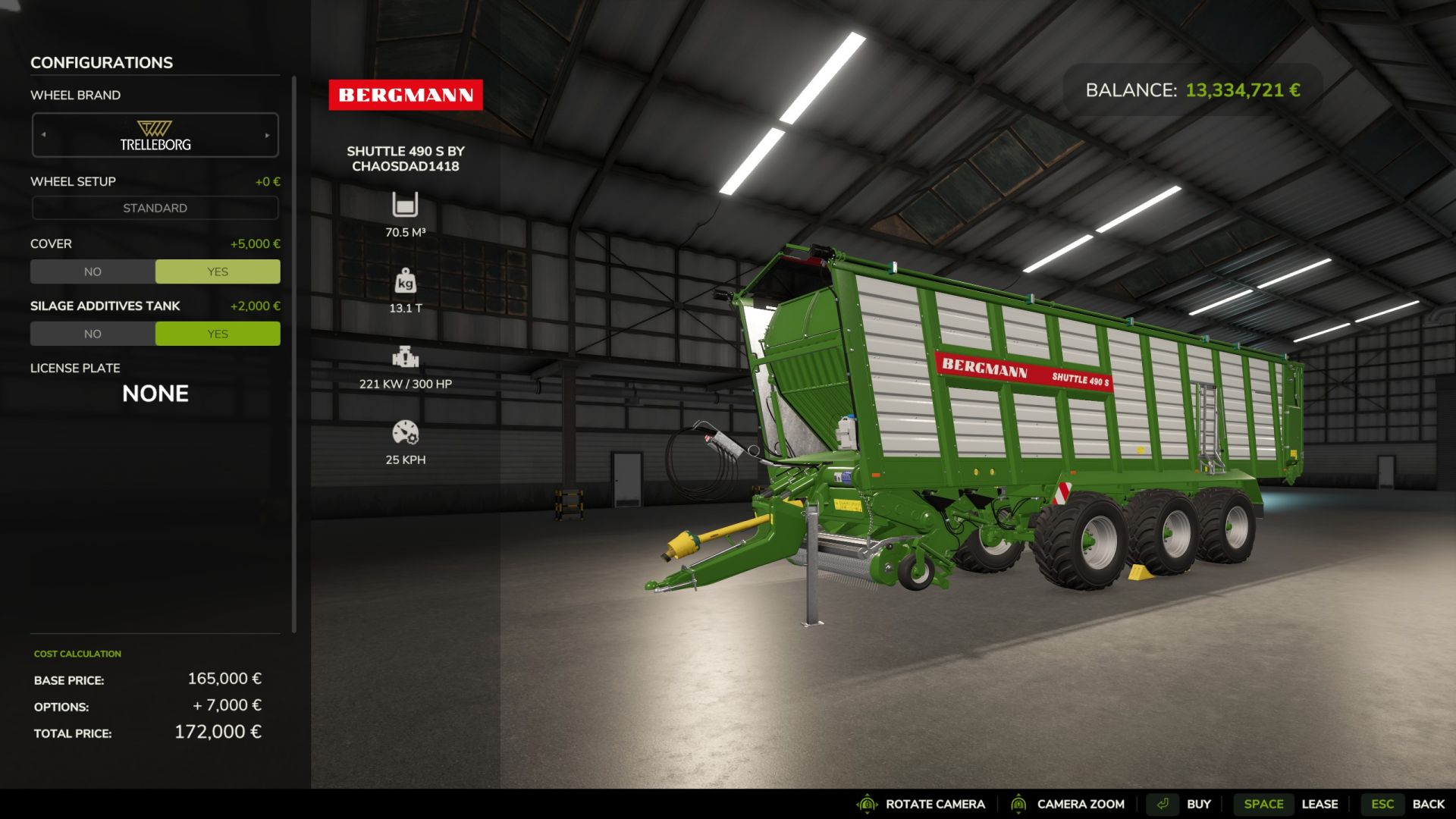Image resolution: width=1456 pixels, height=819 pixels.
Task: Set Cover option to Yes
Action: pos(218,271)
